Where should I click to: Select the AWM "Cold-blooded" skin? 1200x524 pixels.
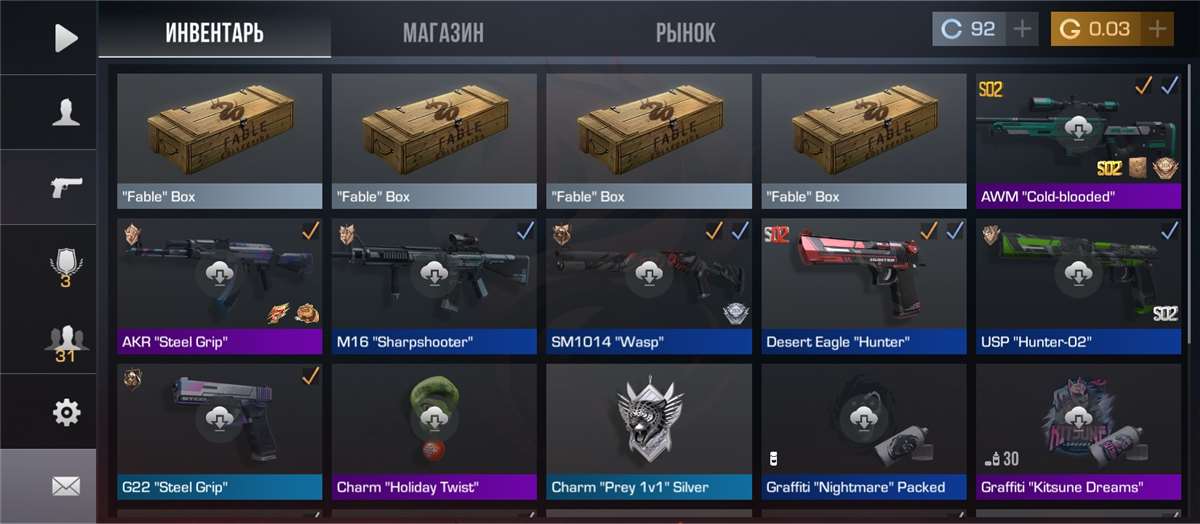click(1078, 140)
